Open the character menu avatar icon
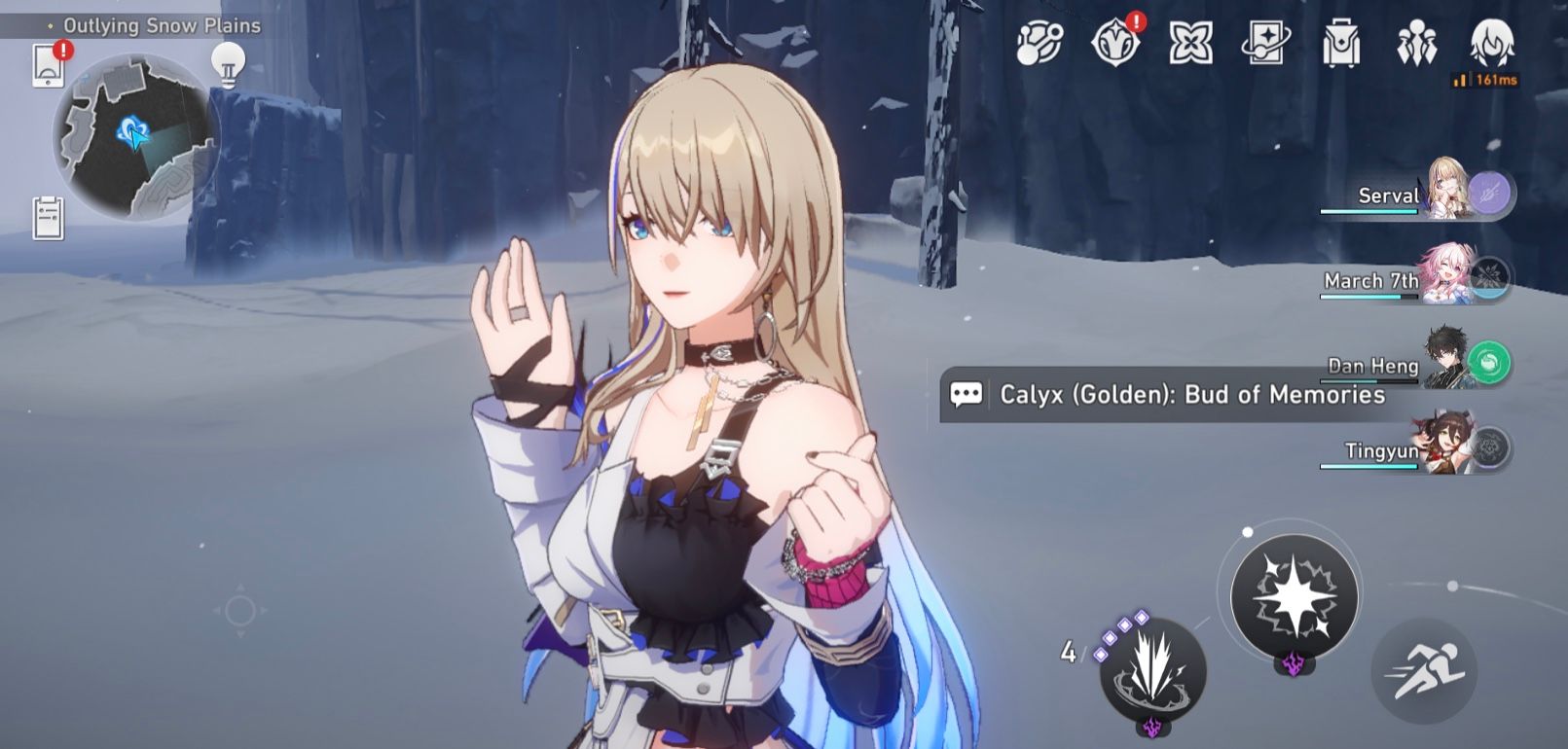1568x749 pixels. 1496,41
